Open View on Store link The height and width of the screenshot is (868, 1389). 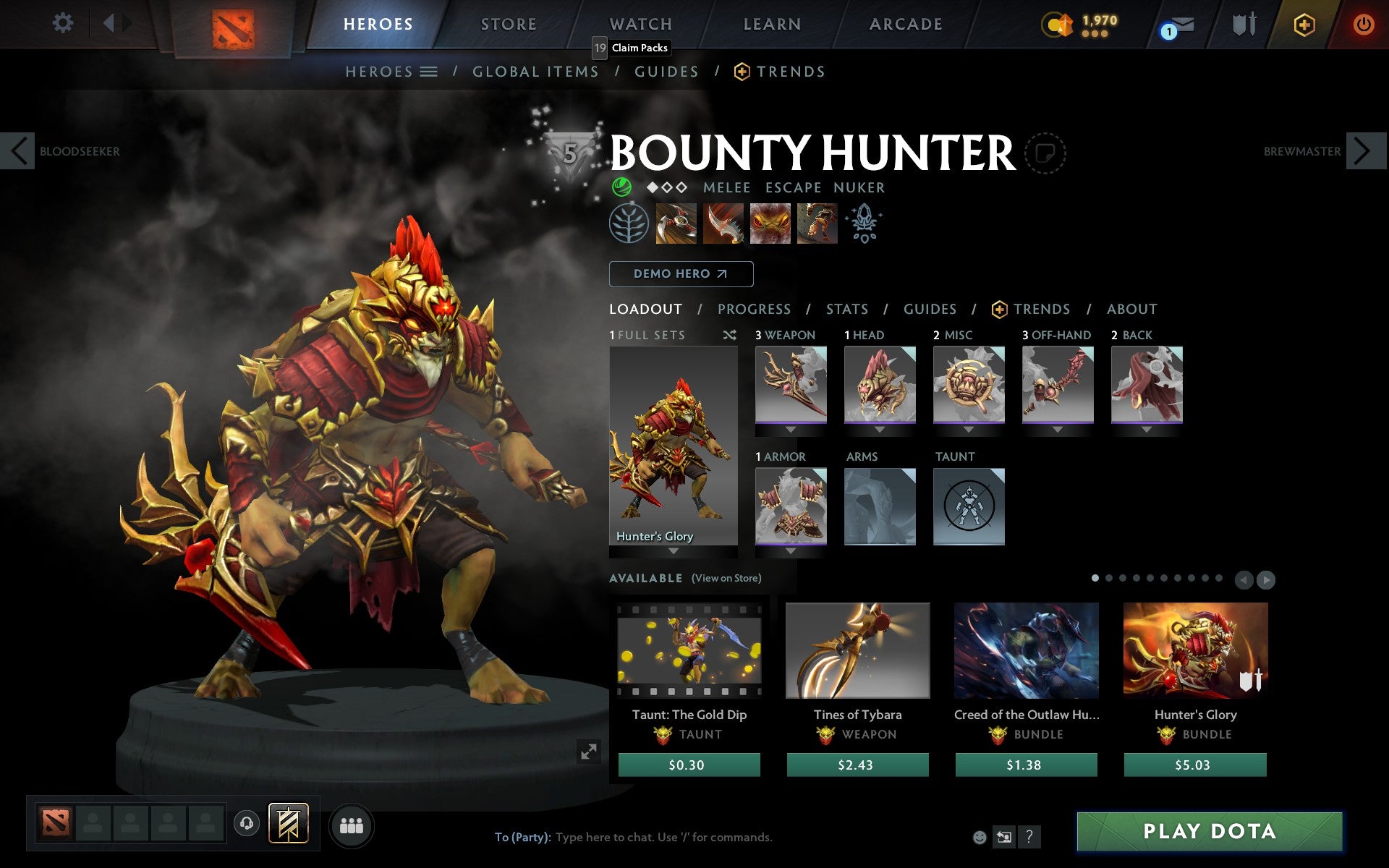(x=726, y=579)
